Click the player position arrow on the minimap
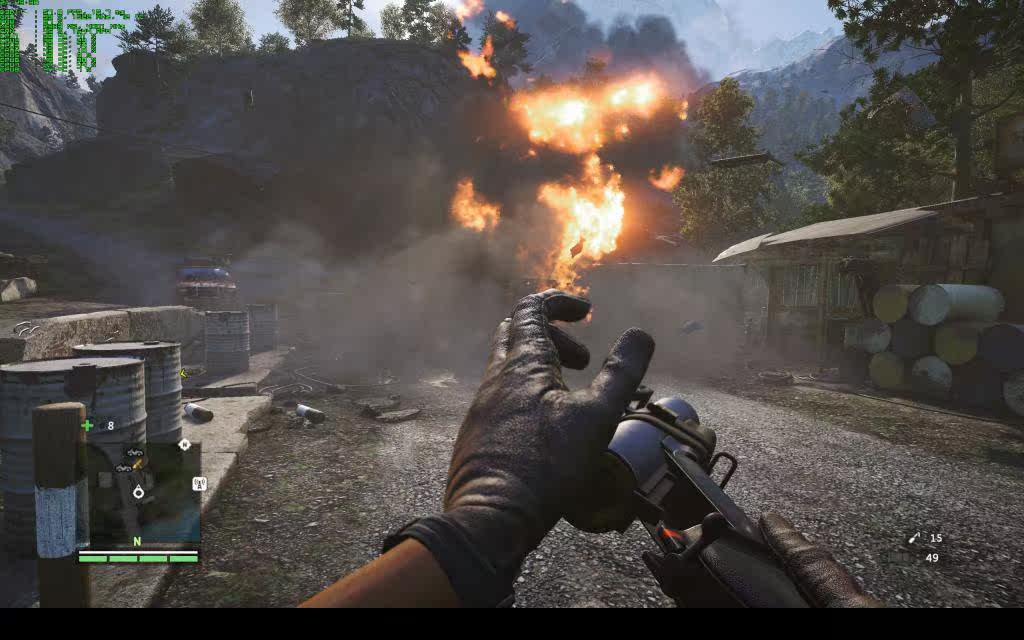 [139, 492]
